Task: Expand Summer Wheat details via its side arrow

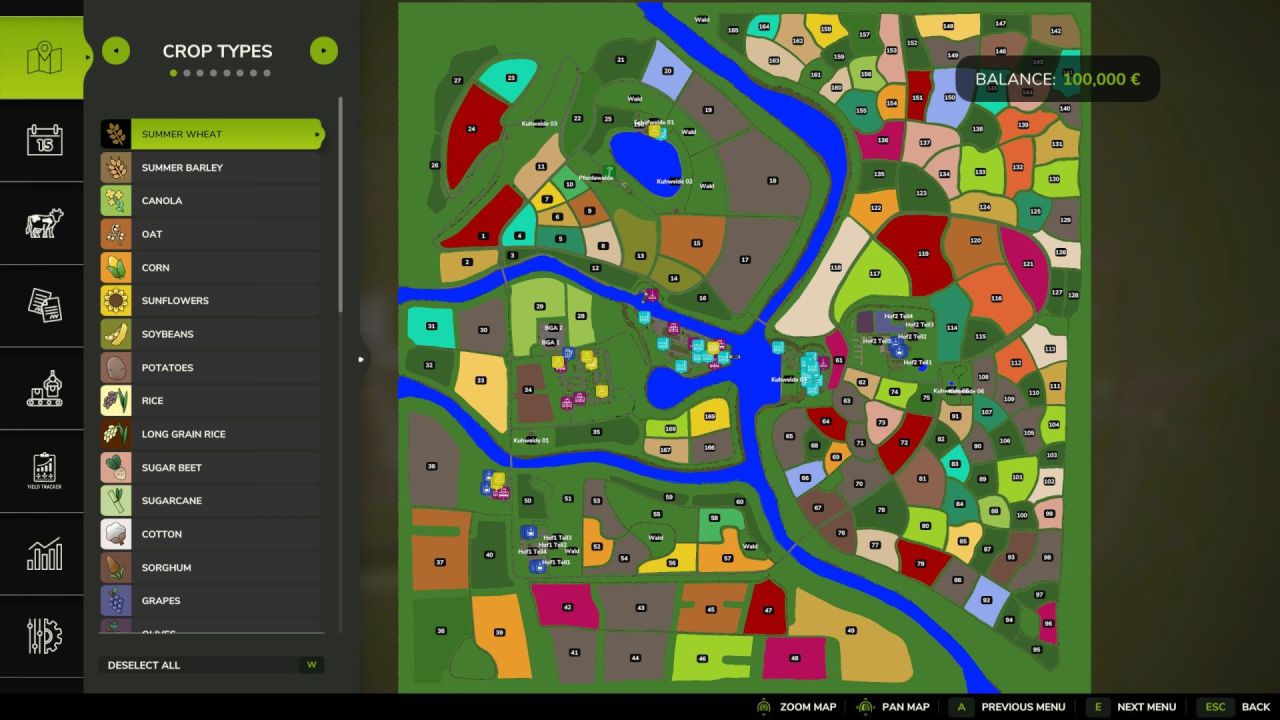Action: coord(318,133)
